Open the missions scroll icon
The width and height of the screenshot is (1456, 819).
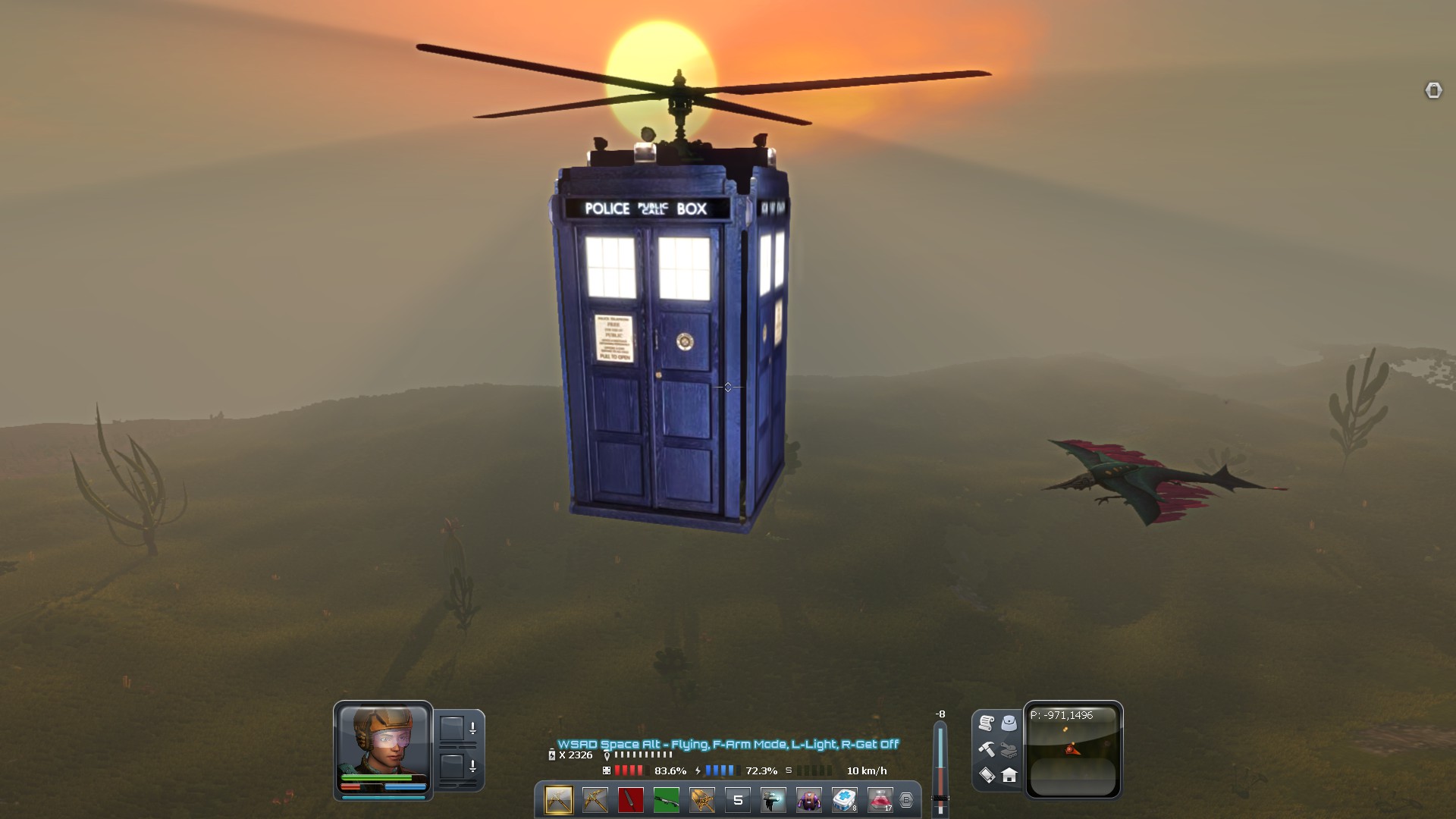pos(986,723)
